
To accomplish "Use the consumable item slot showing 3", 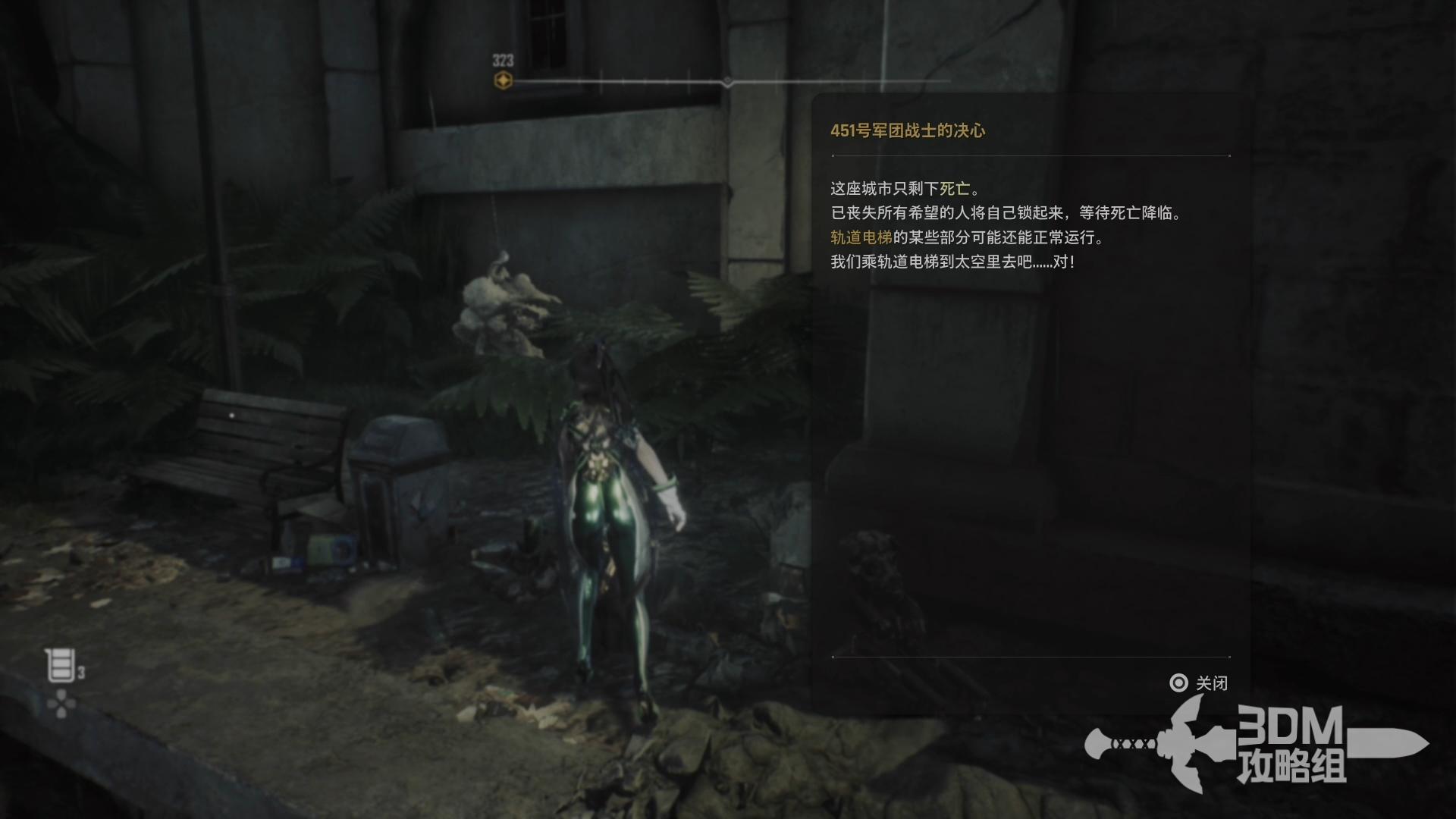I will point(62,666).
